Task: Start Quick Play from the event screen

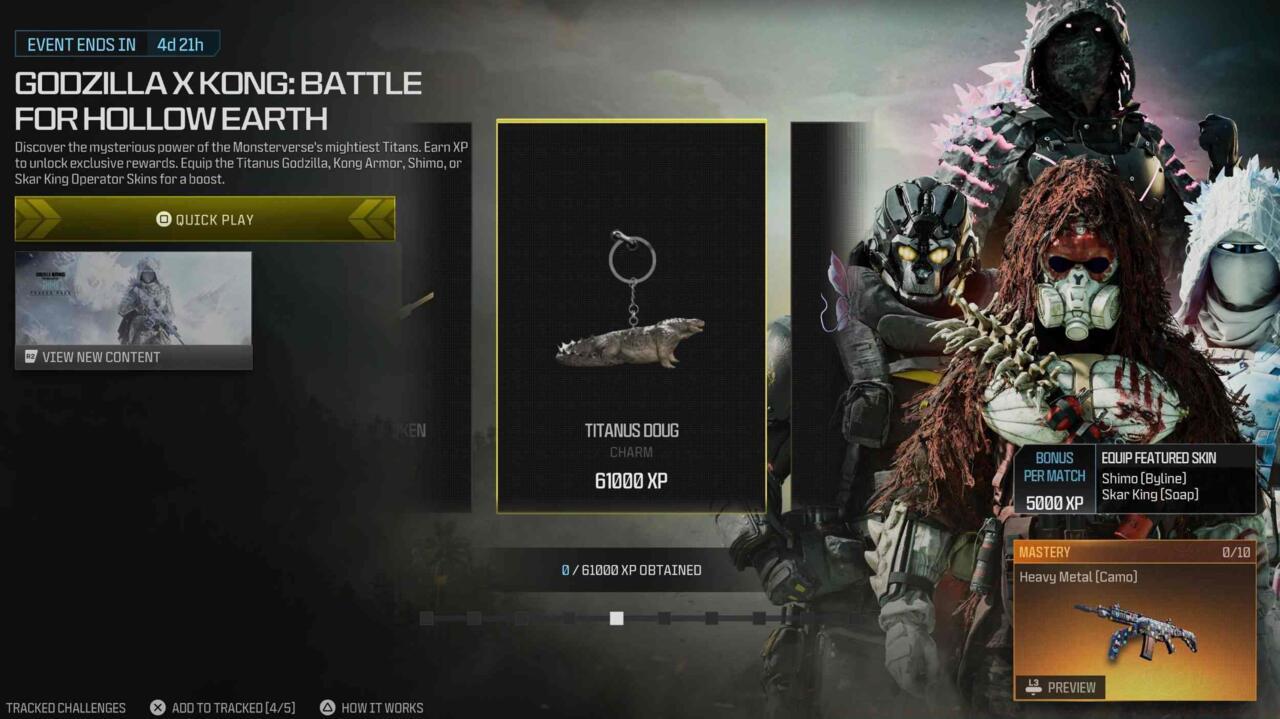Action: (205, 219)
